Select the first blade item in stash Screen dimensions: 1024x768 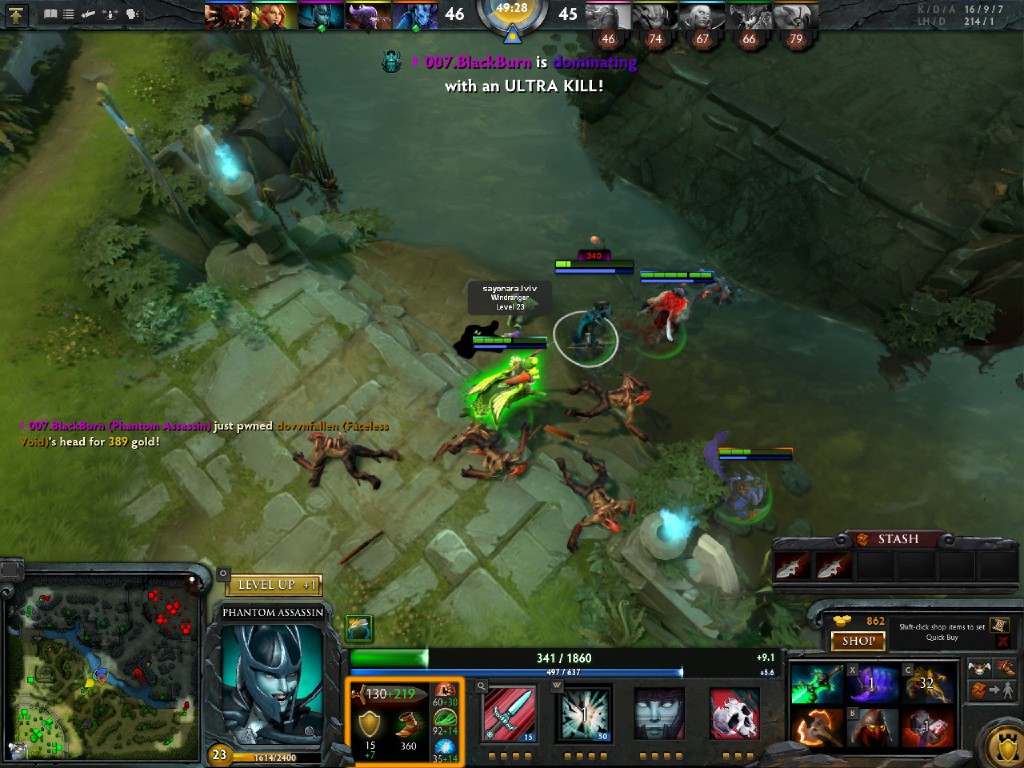tap(791, 567)
